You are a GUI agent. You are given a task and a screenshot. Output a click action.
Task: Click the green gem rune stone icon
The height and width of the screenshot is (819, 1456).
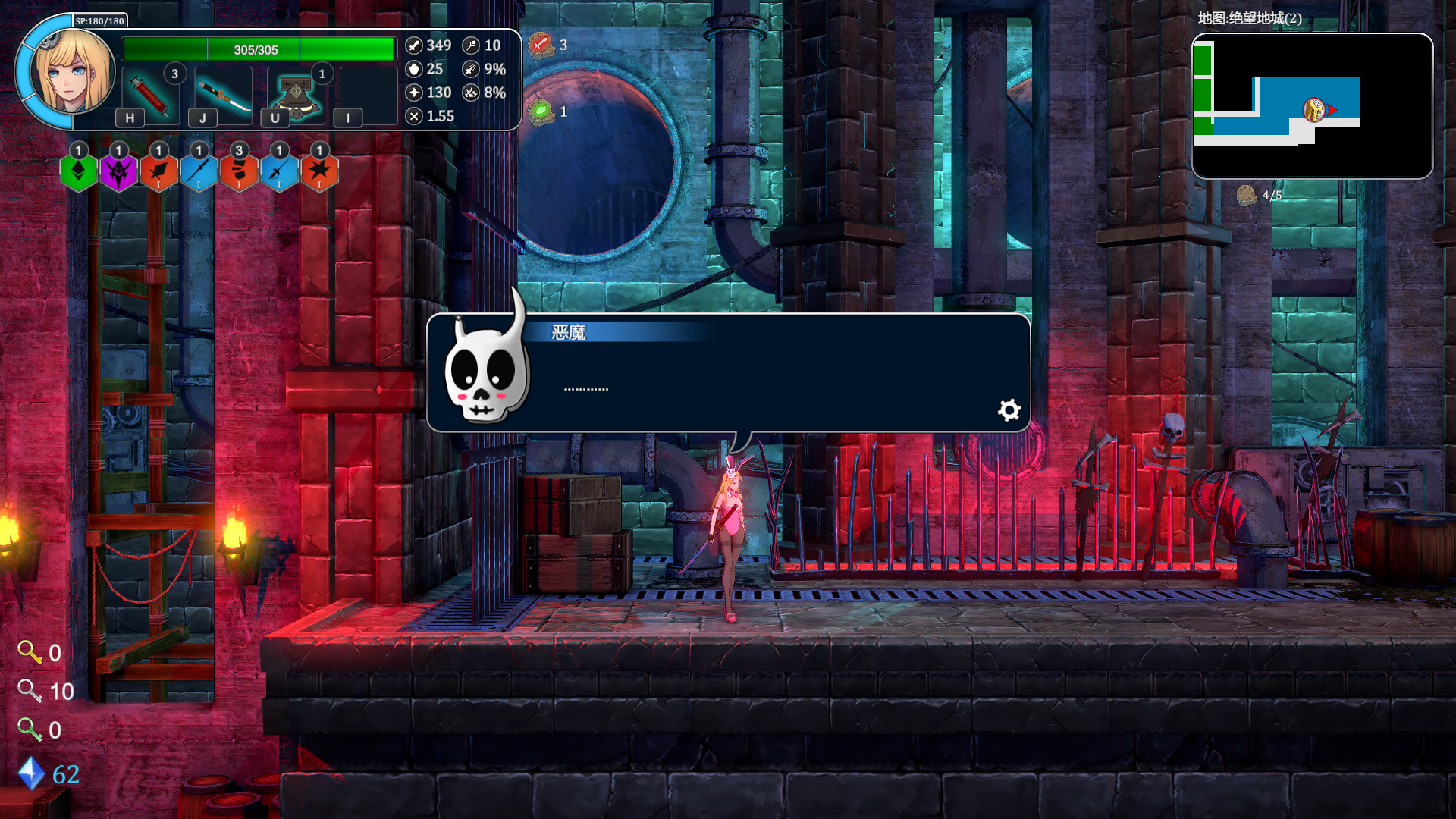point(541,112)
